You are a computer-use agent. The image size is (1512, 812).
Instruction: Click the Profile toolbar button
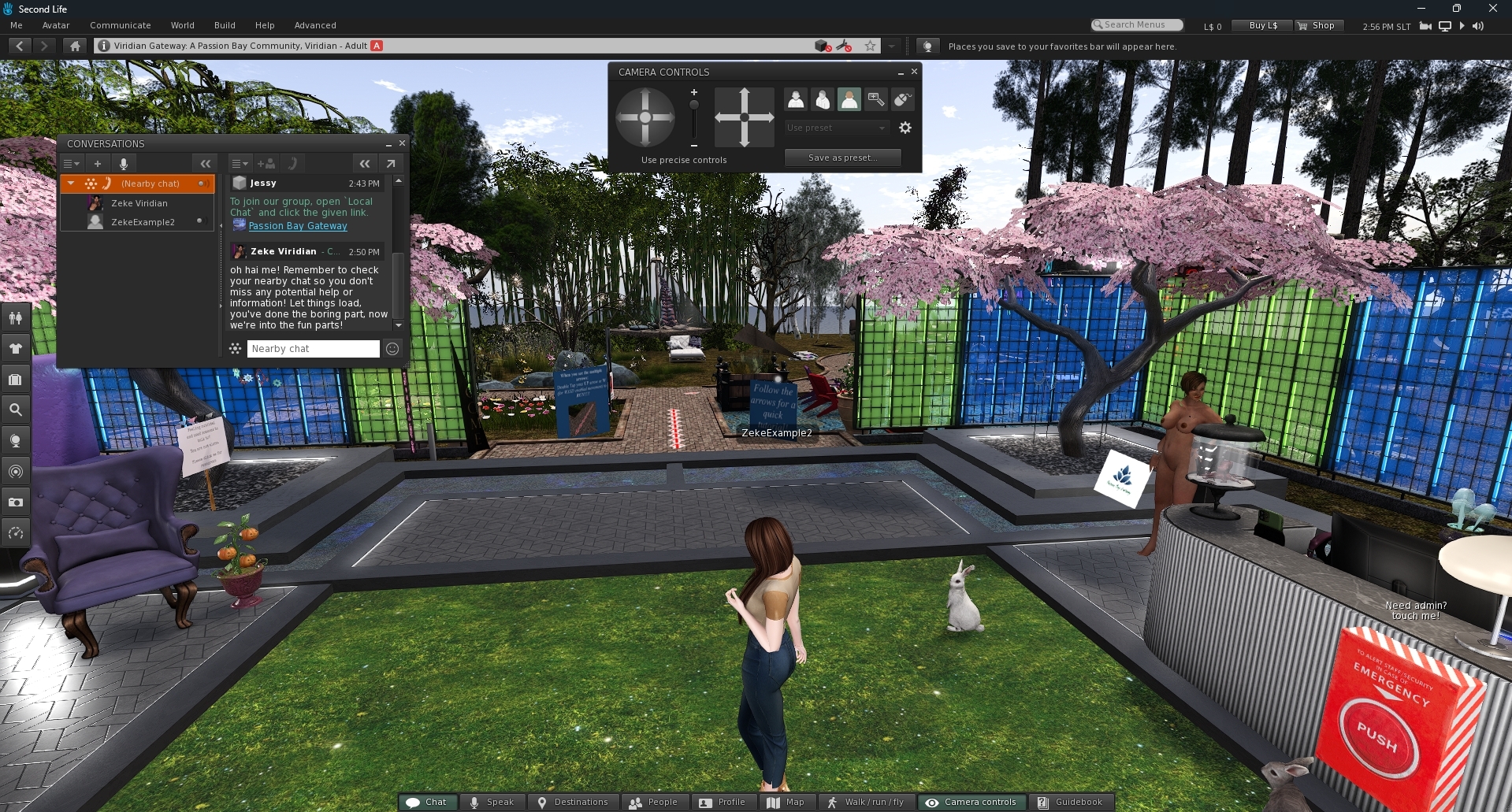pyautogui.click(x=722, y=802)
